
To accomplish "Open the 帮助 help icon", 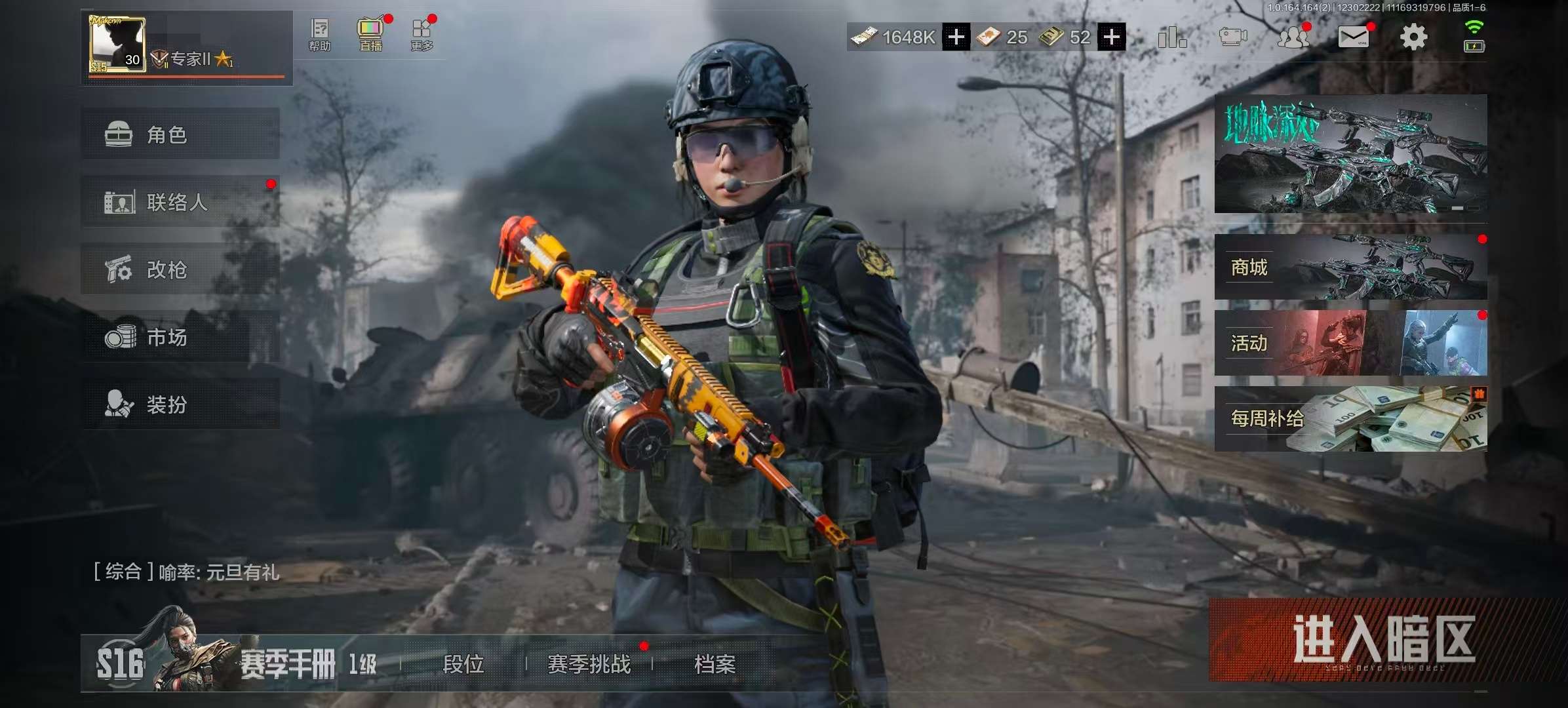I will (x=320, y=34).
